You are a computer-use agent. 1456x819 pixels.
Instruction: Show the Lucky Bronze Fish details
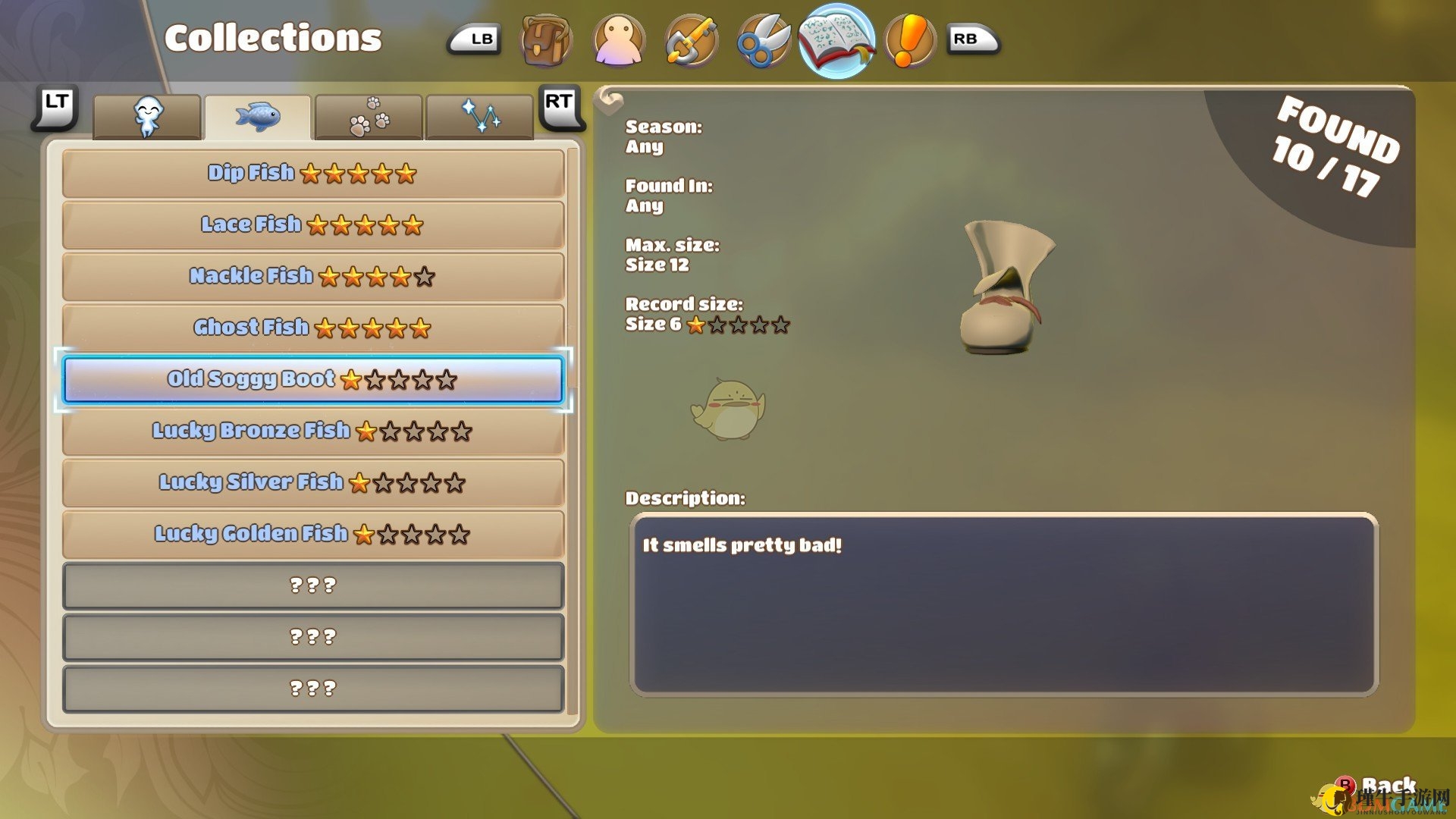312,431
